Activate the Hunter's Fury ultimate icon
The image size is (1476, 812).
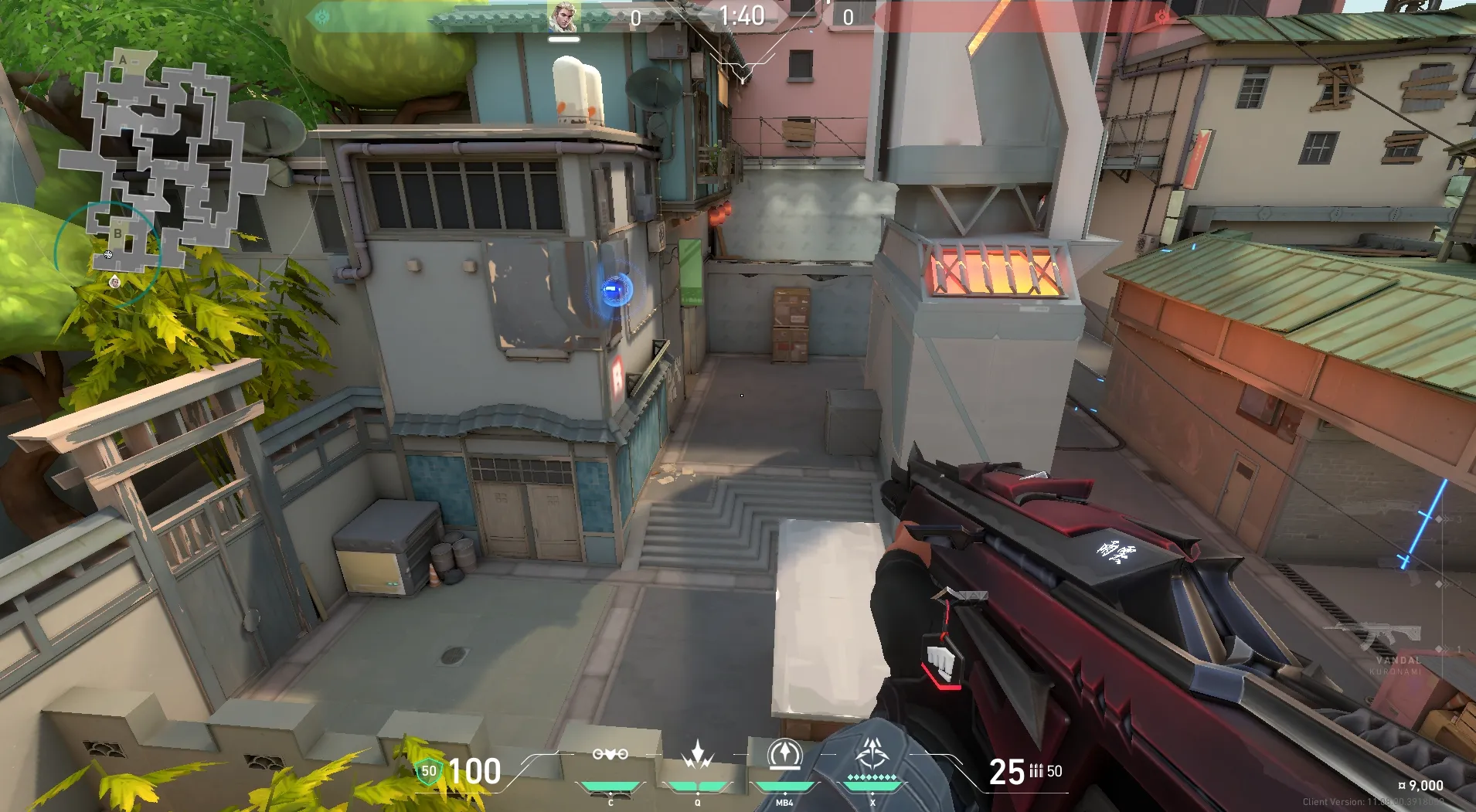click(872, 753)
